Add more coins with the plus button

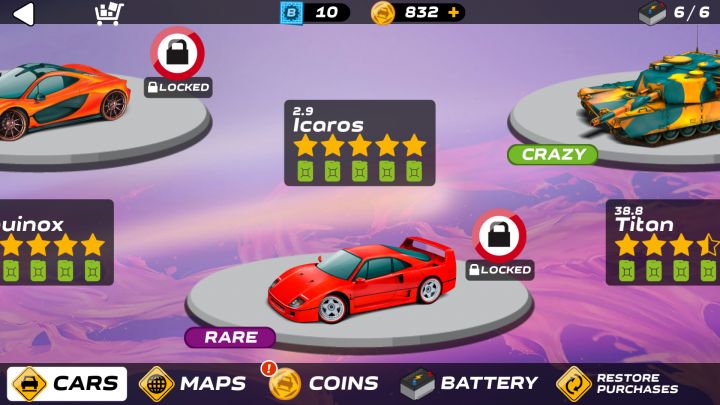(x=455, y=13)
